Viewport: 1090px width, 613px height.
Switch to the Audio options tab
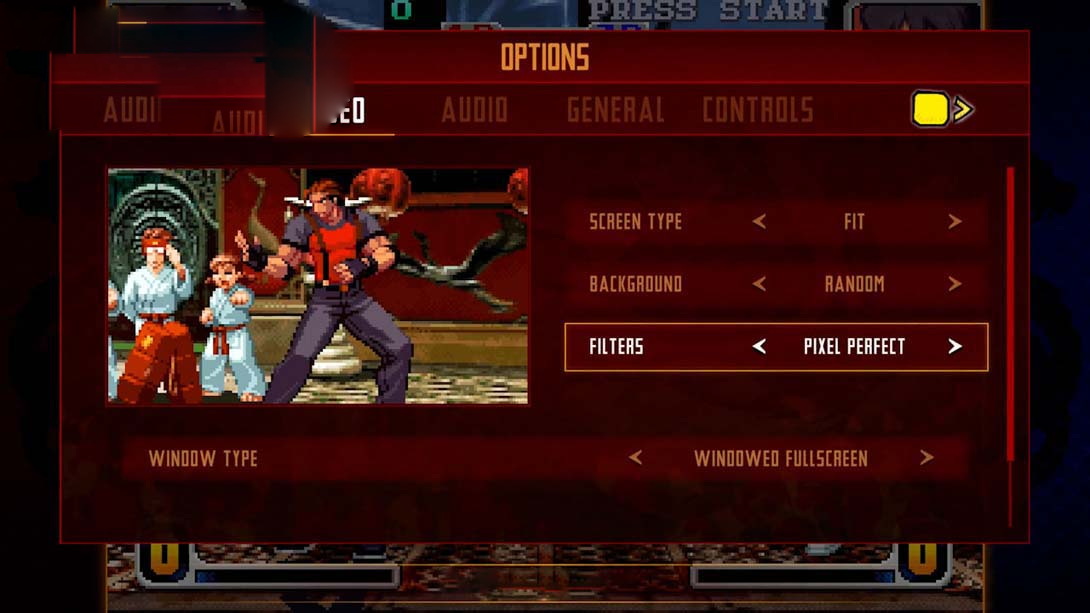point(475,110)
